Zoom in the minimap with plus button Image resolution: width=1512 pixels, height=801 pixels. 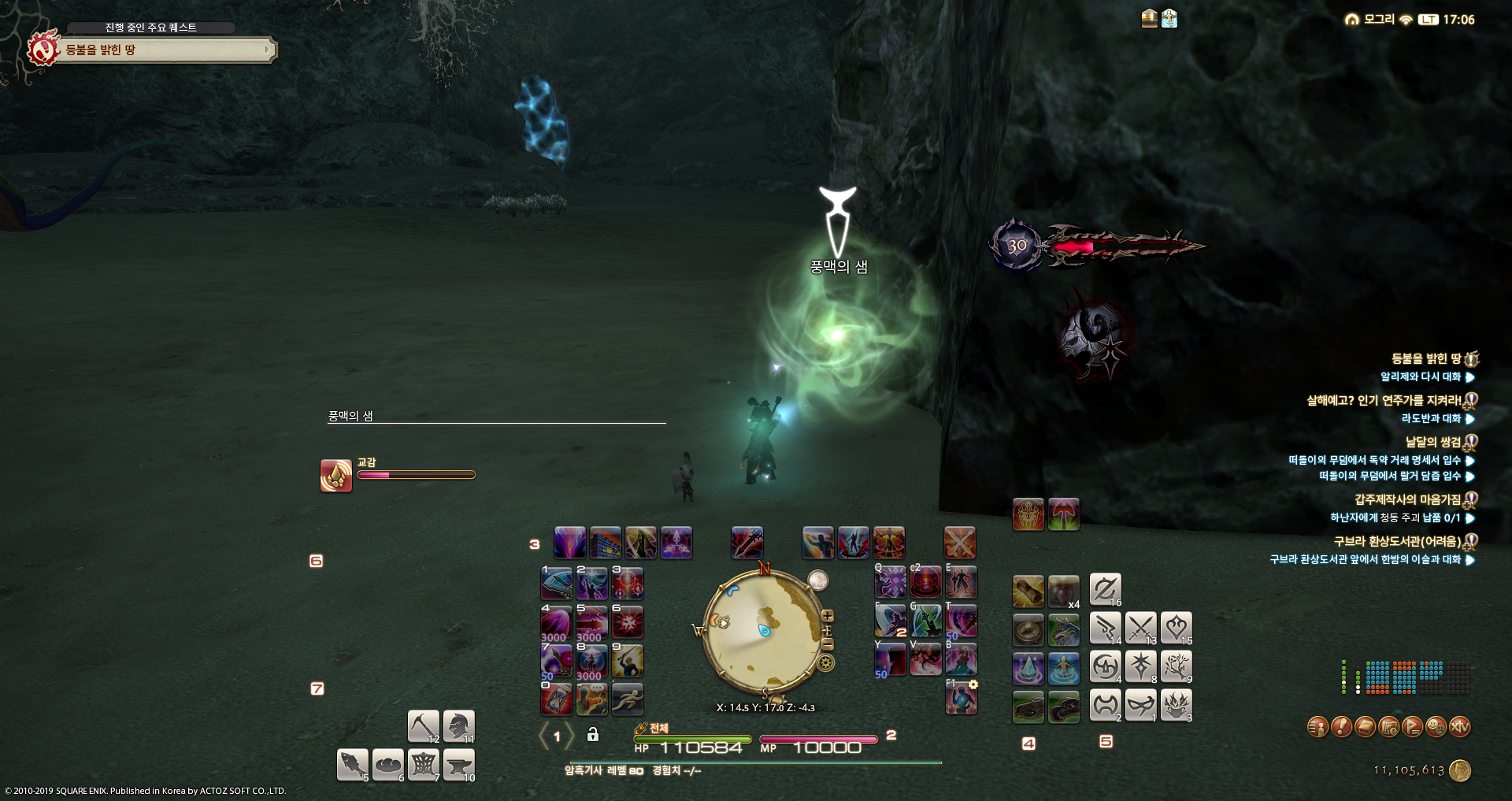click(x=828, y=616)
